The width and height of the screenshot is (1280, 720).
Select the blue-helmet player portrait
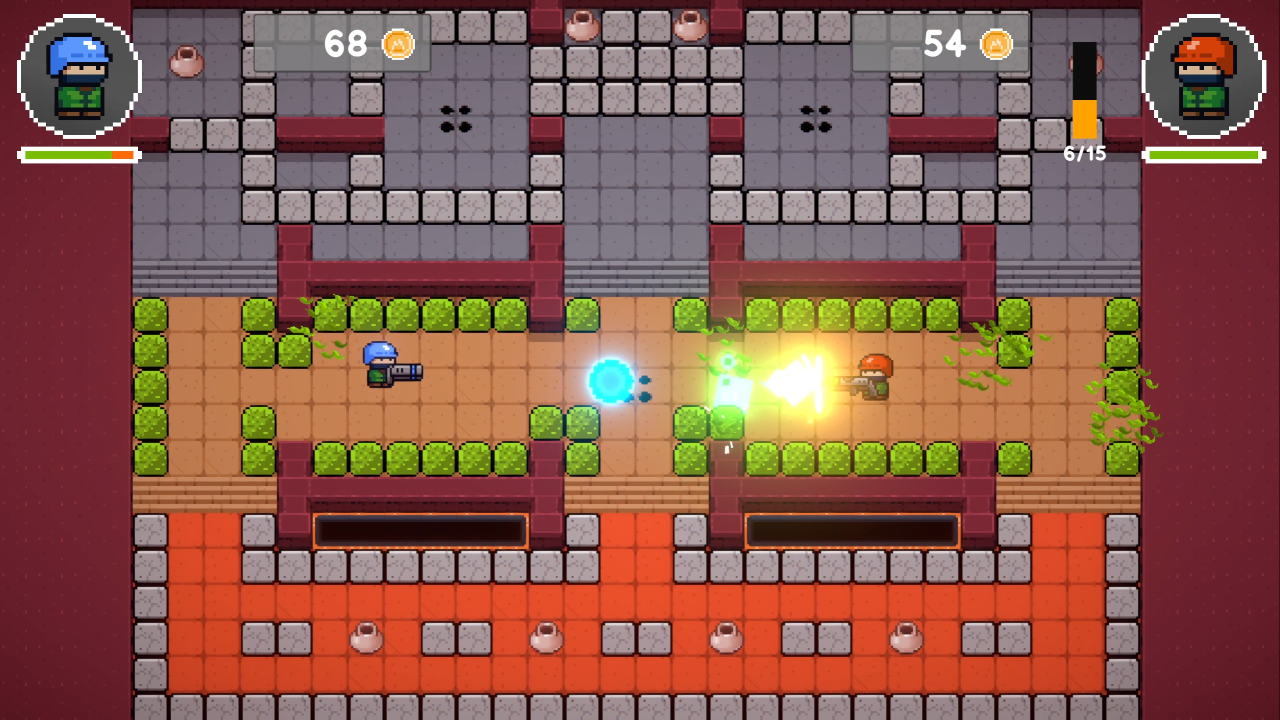click(78, 77)
